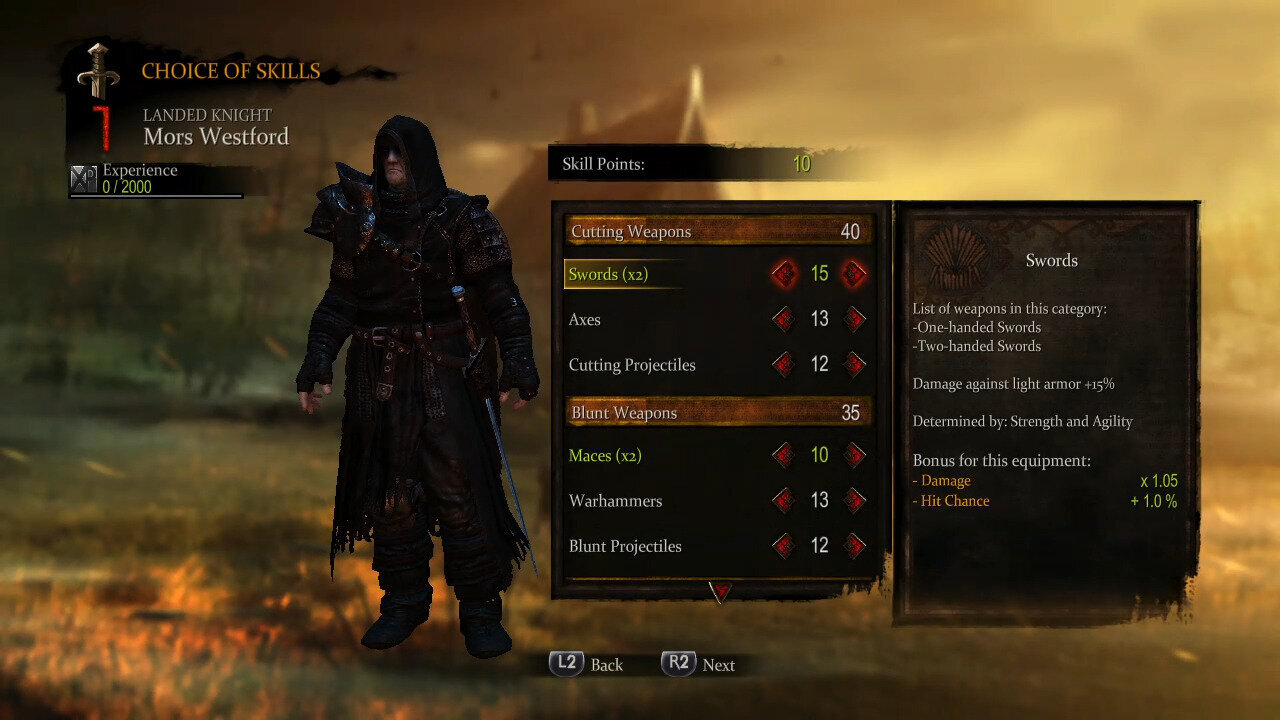Decrease the Maces skill value
Screen dimensions: 1280x720
click(784, 456)
